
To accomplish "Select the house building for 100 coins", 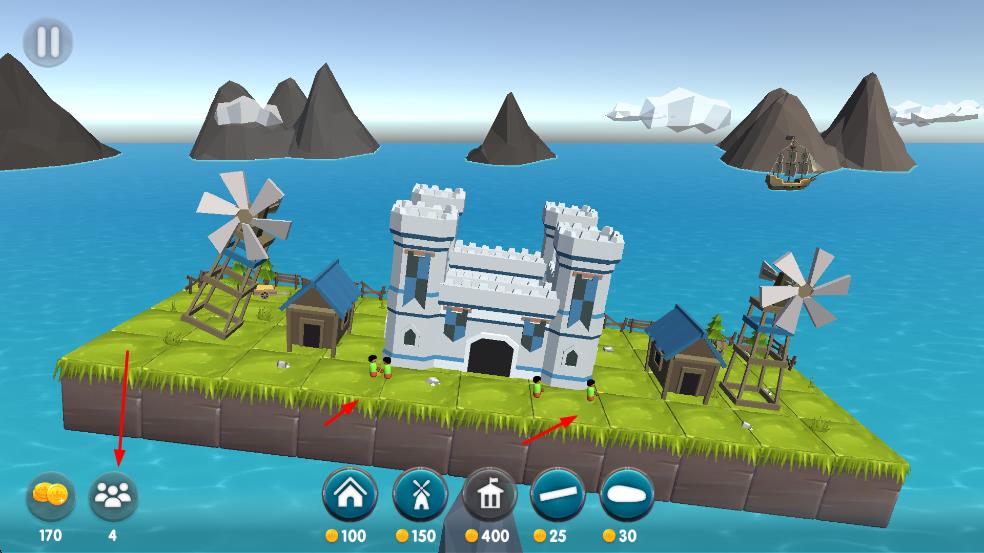I will tap(349, 494).
